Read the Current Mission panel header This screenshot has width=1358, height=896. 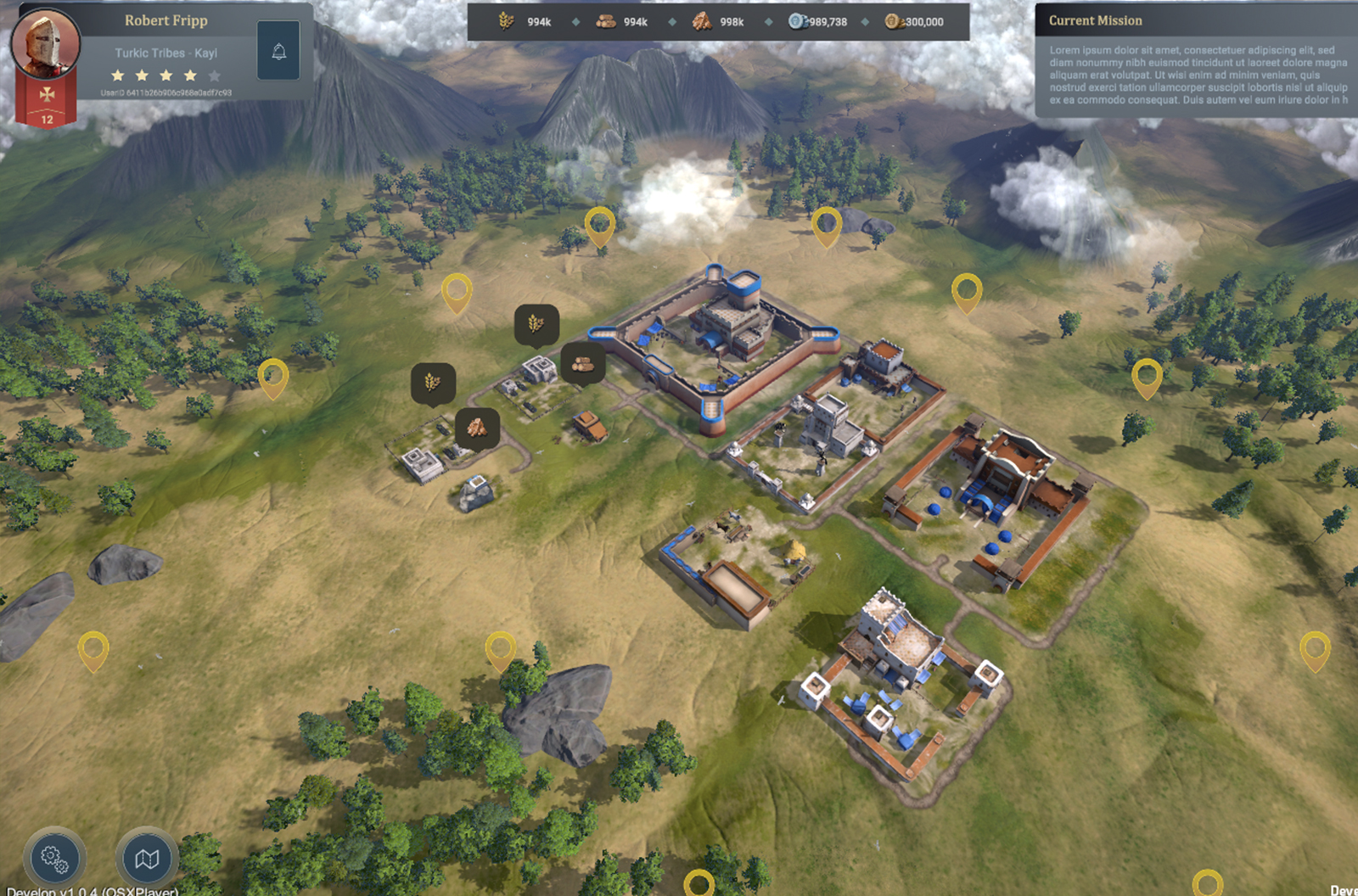(x=1095, y=20)
